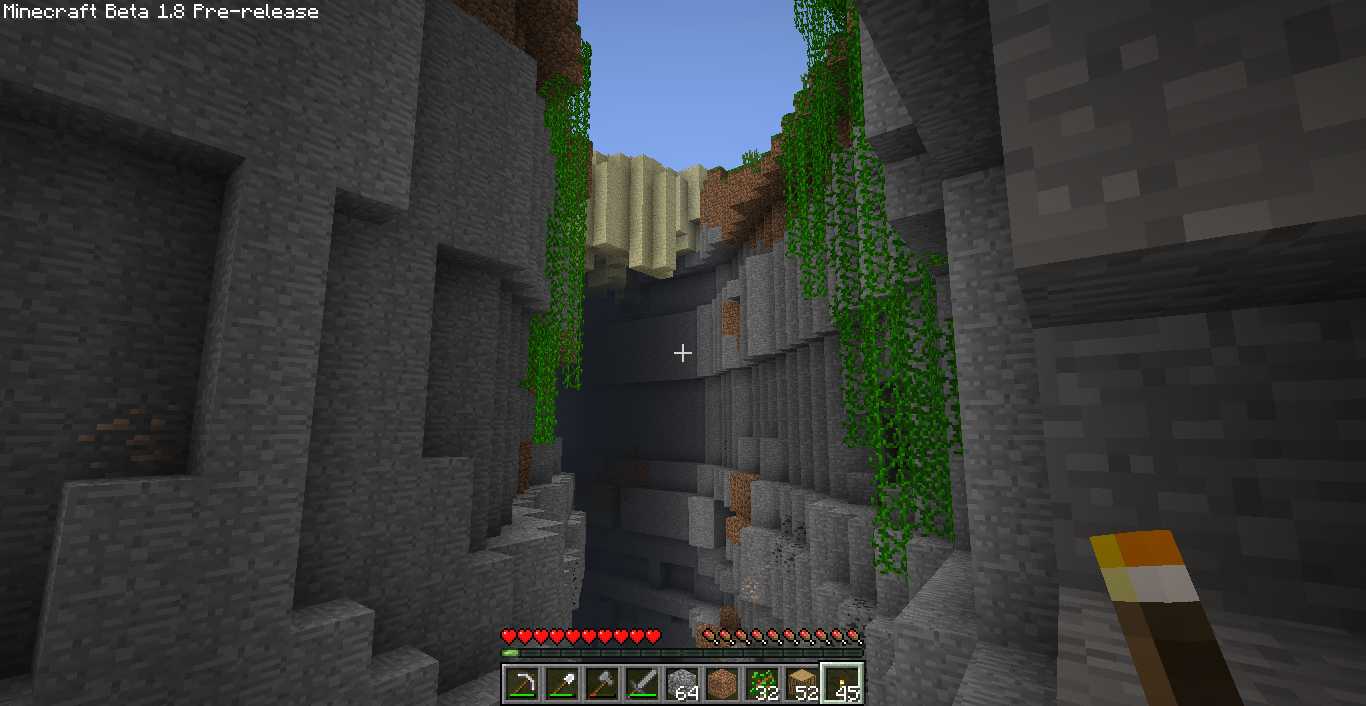The width and height of the screenshot is (1366, 706).
Task: Equip the sword from the hotbar
Action: pyautogui.click(x=642, y=683)
